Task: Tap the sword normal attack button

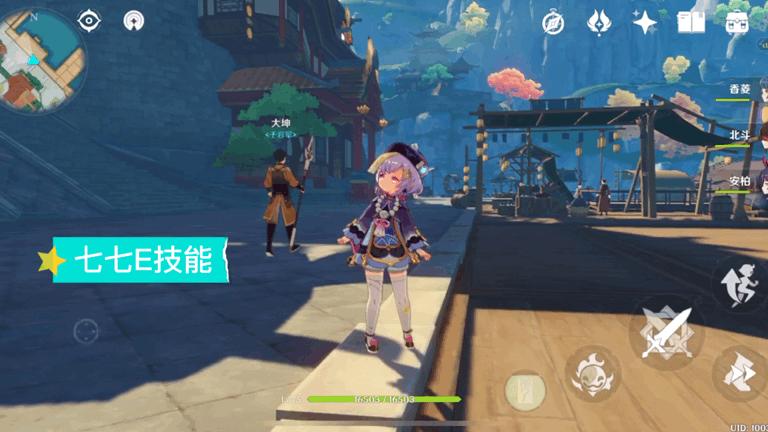Action: (667, 333)
